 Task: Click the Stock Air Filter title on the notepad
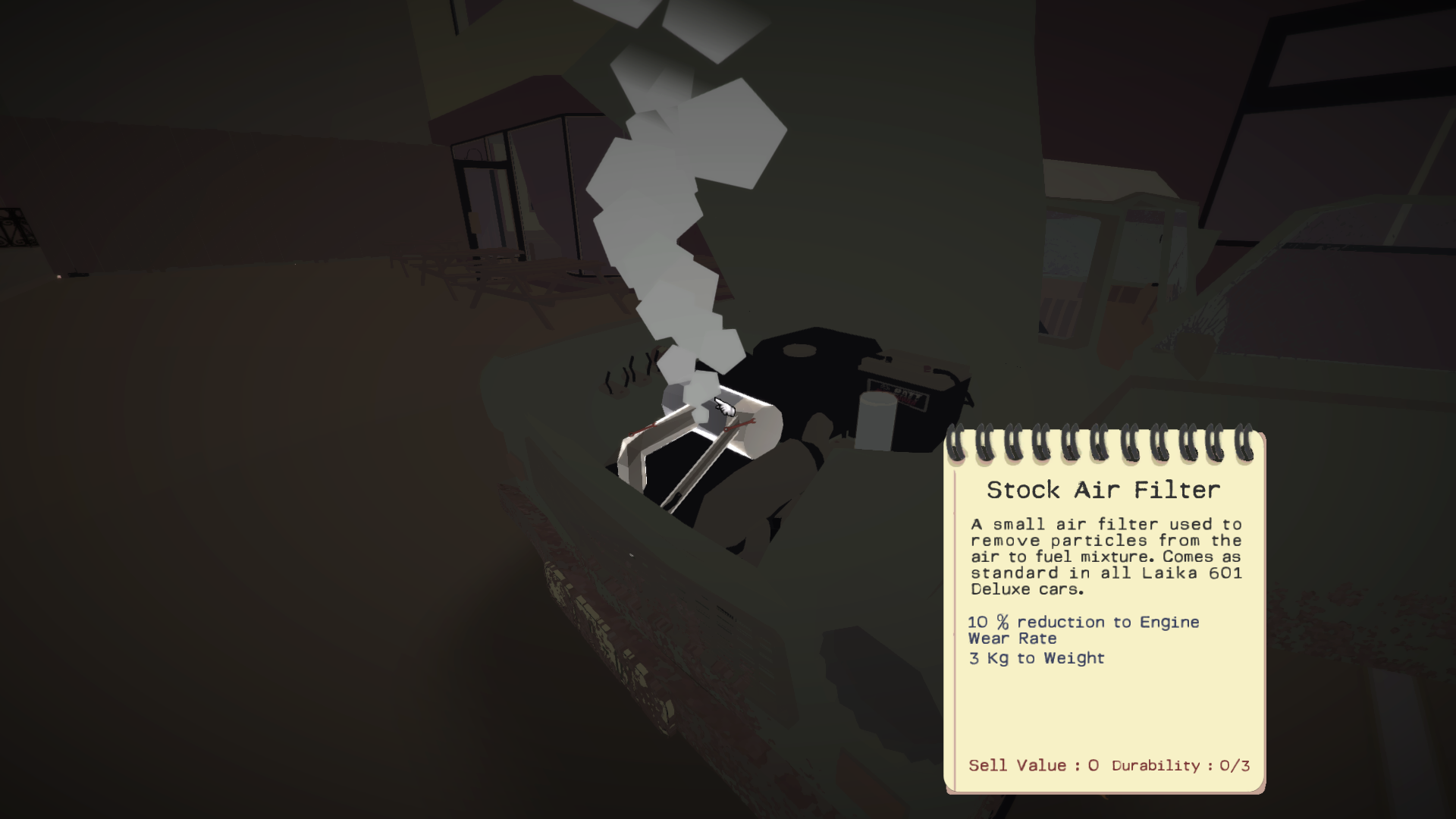1103,491
